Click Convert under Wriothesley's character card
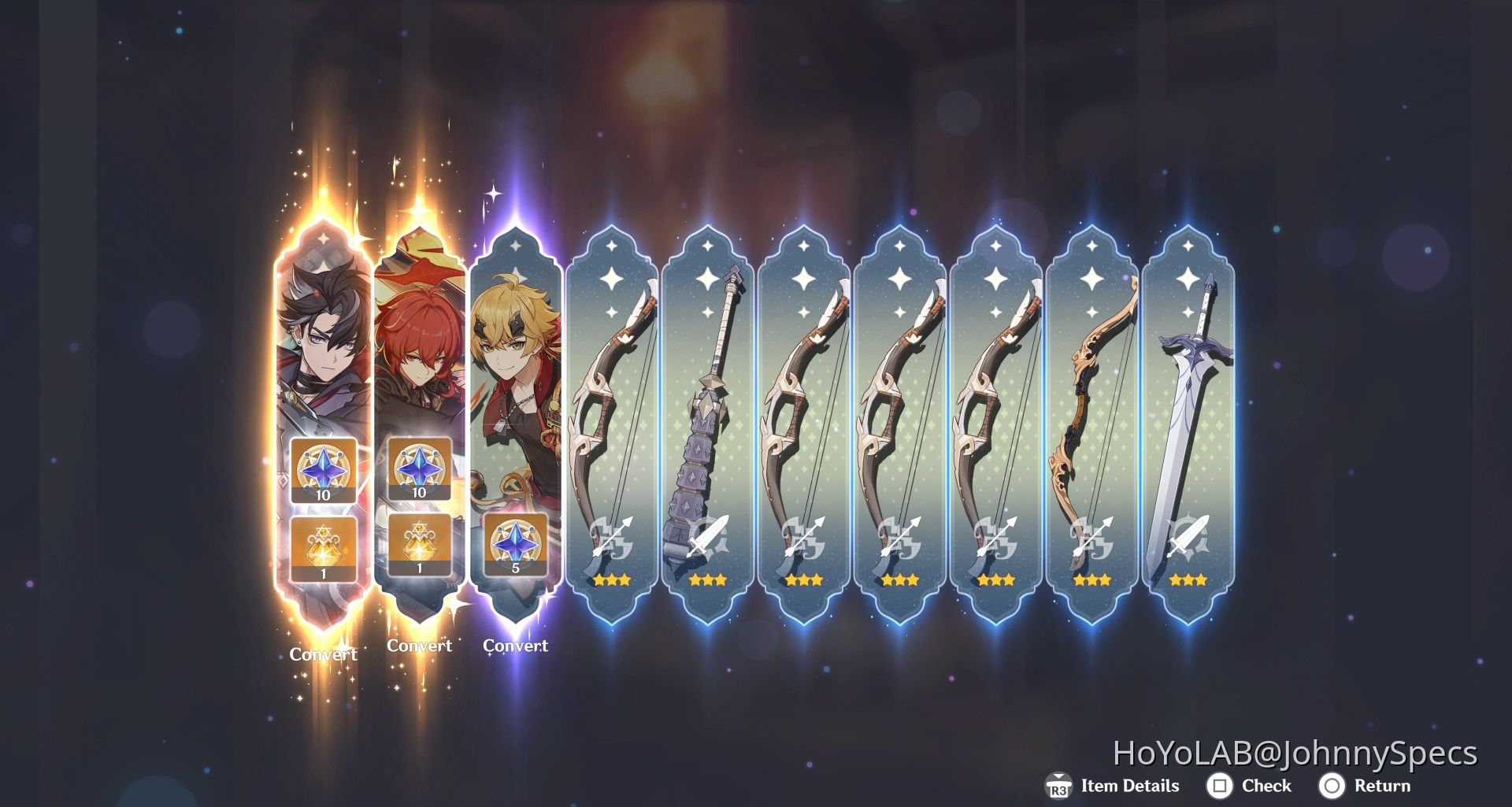The height and width of the screenshot is (807, 1512). pyautogui.click(x=323, y=653)
